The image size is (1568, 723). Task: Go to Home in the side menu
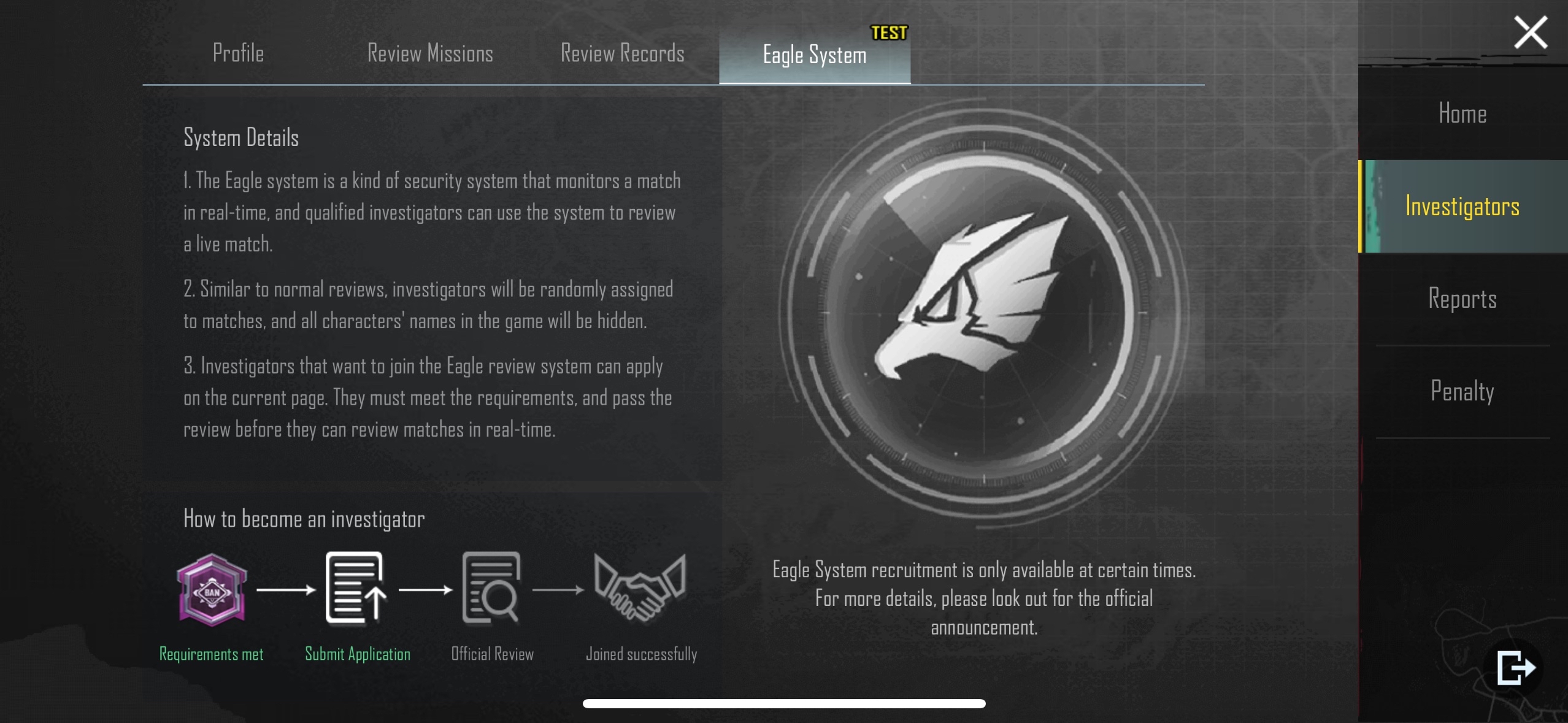click(1462, 114)
